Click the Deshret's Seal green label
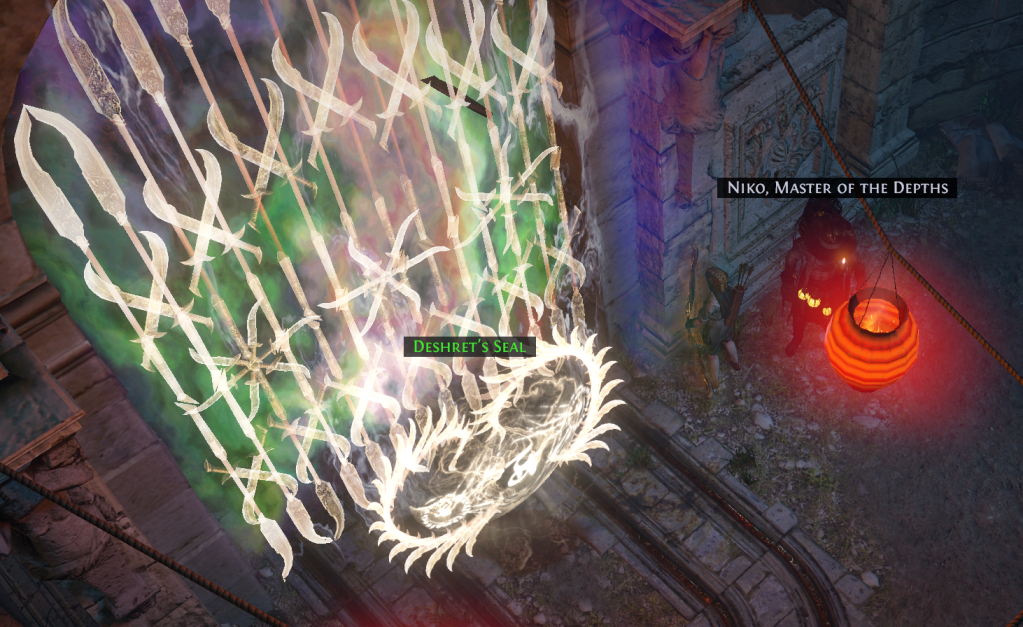1023x627 pixels. (469, 347)
